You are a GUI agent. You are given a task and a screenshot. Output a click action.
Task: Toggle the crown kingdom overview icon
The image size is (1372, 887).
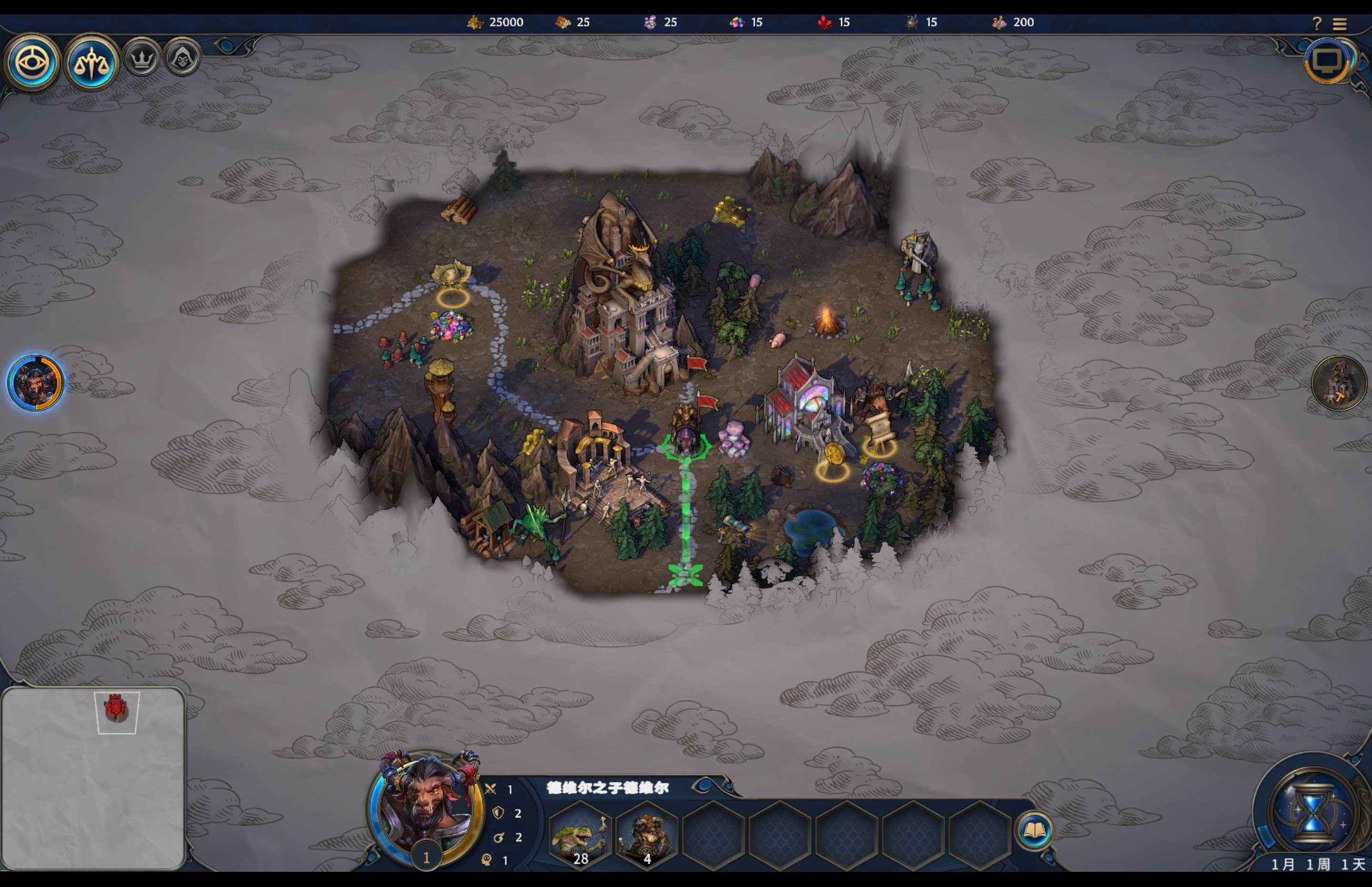point(142,58)
